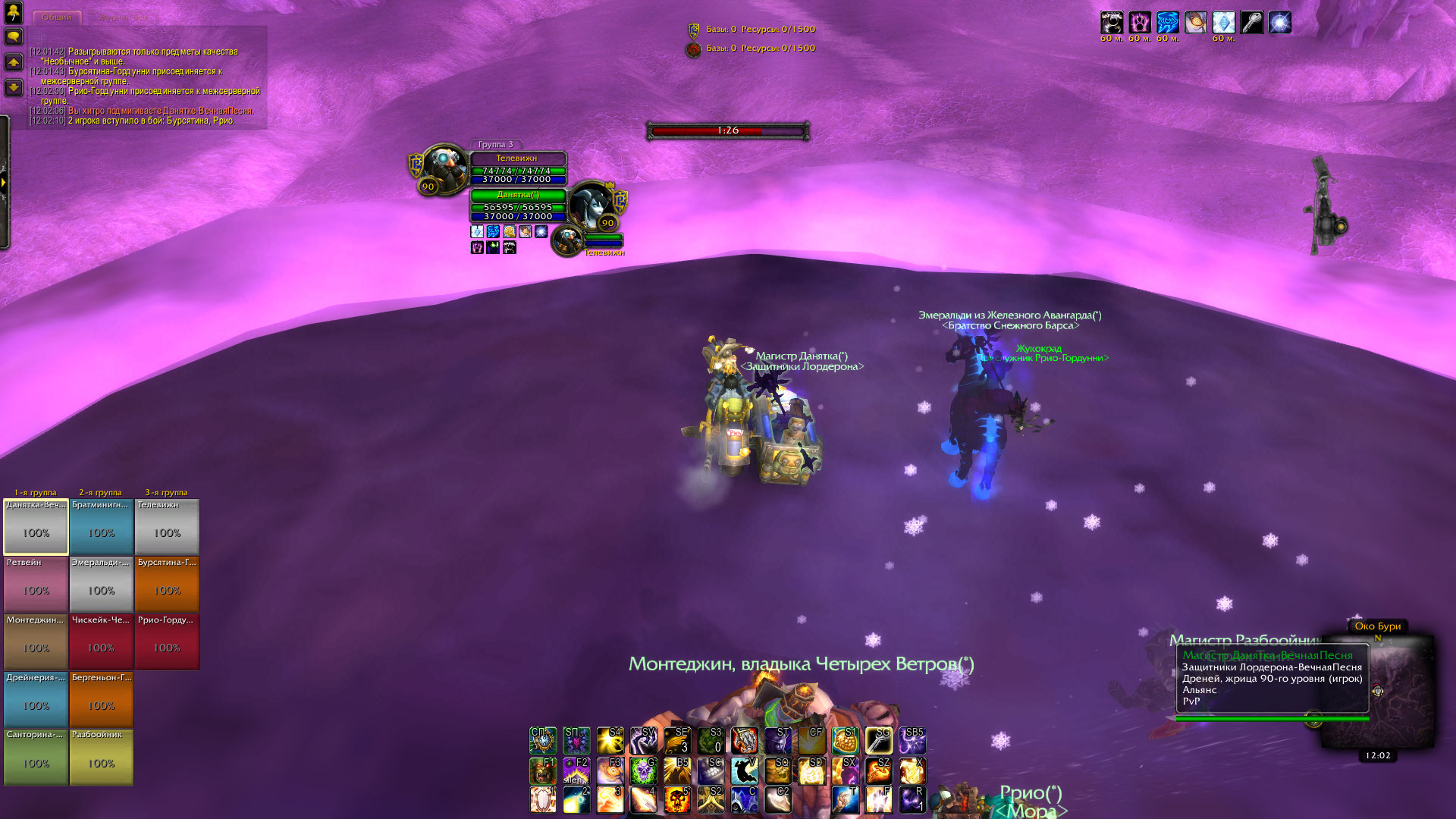
Task: Open the friends list button showing 7
Action: tap(13, 12)
